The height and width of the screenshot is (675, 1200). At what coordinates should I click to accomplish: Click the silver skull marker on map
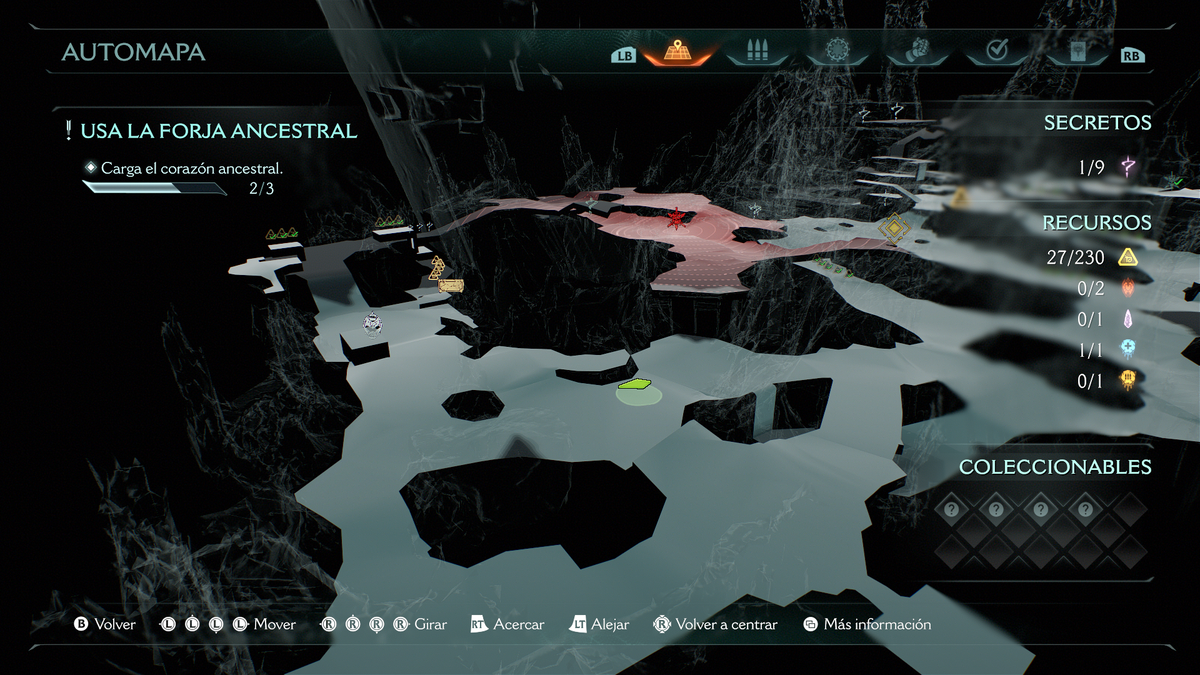point(373,322)
